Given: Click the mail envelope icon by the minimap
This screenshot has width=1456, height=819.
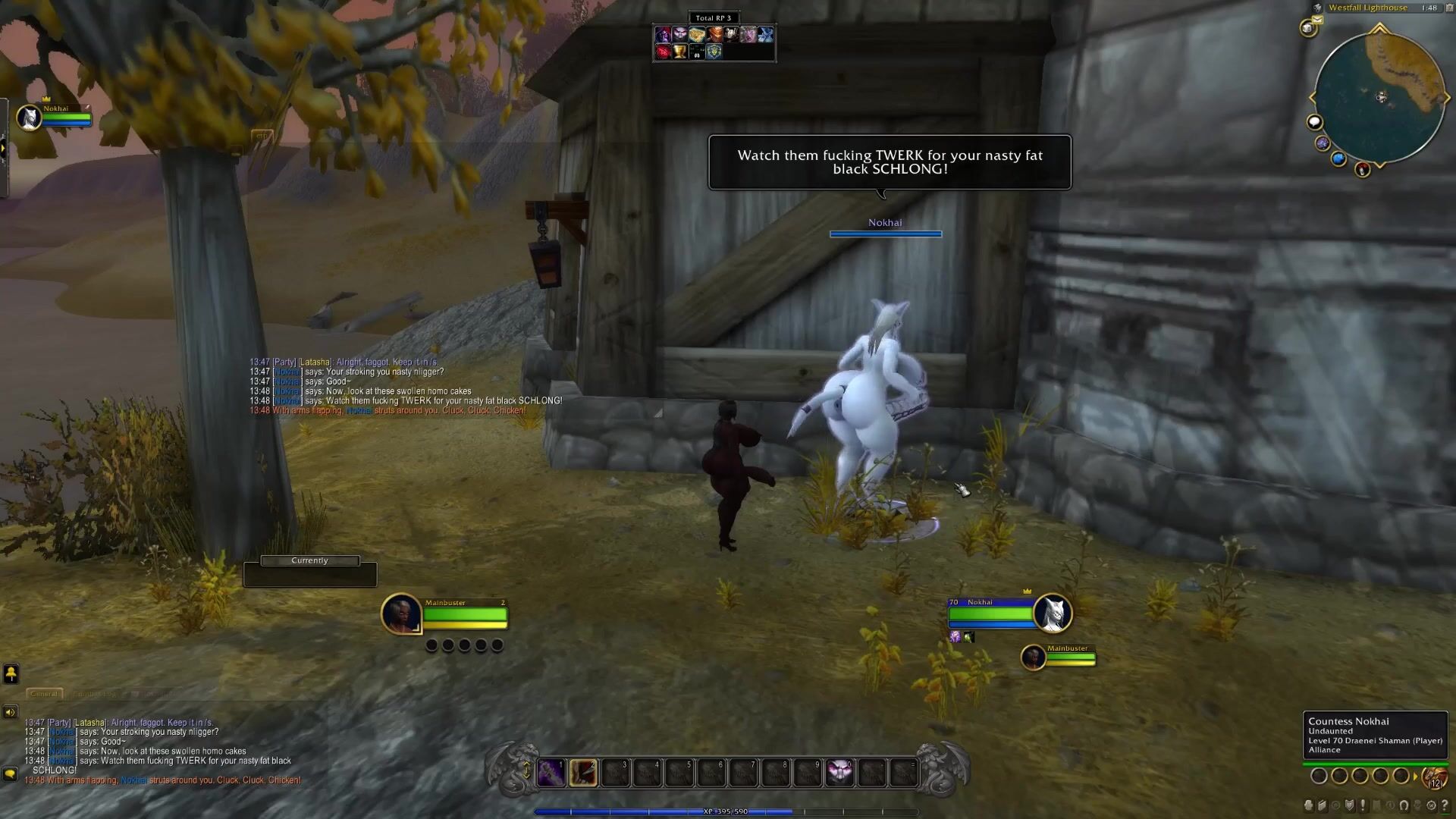Looking at the screenshot, I should [1318, 20].
